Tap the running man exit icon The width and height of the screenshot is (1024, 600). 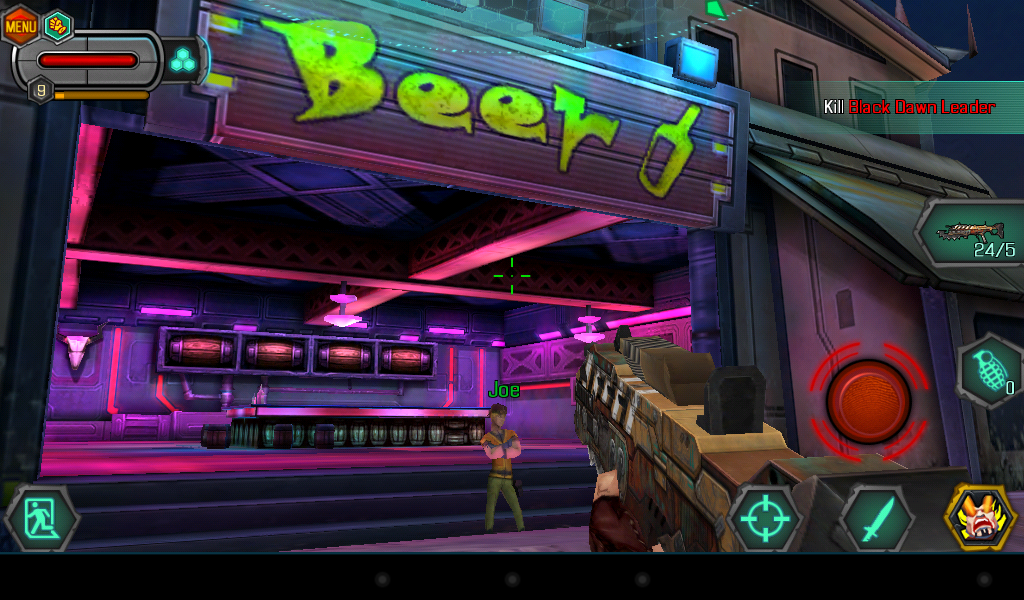[x=42, y=519]
